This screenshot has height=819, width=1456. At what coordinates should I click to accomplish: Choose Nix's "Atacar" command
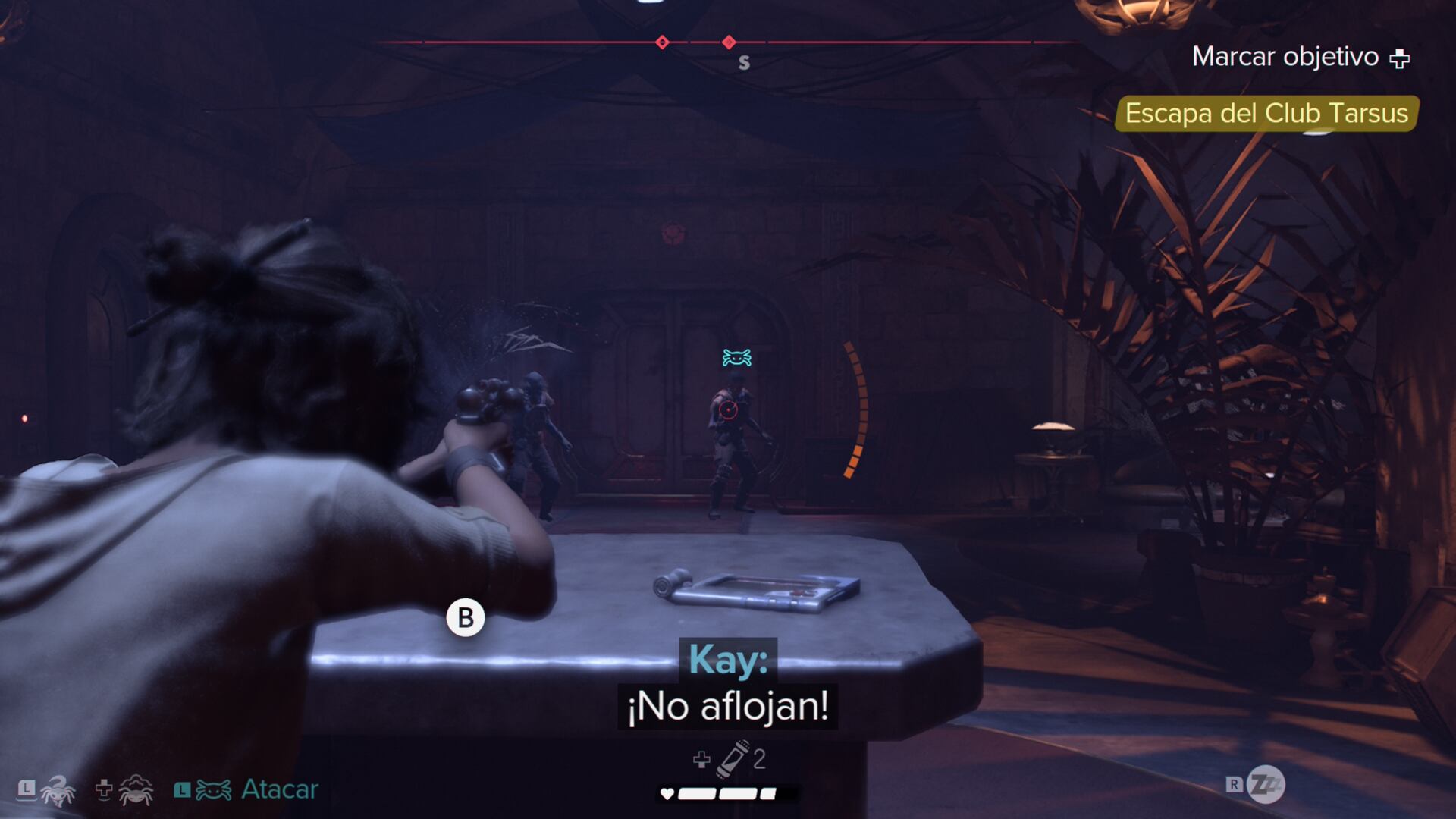point(279,789)
